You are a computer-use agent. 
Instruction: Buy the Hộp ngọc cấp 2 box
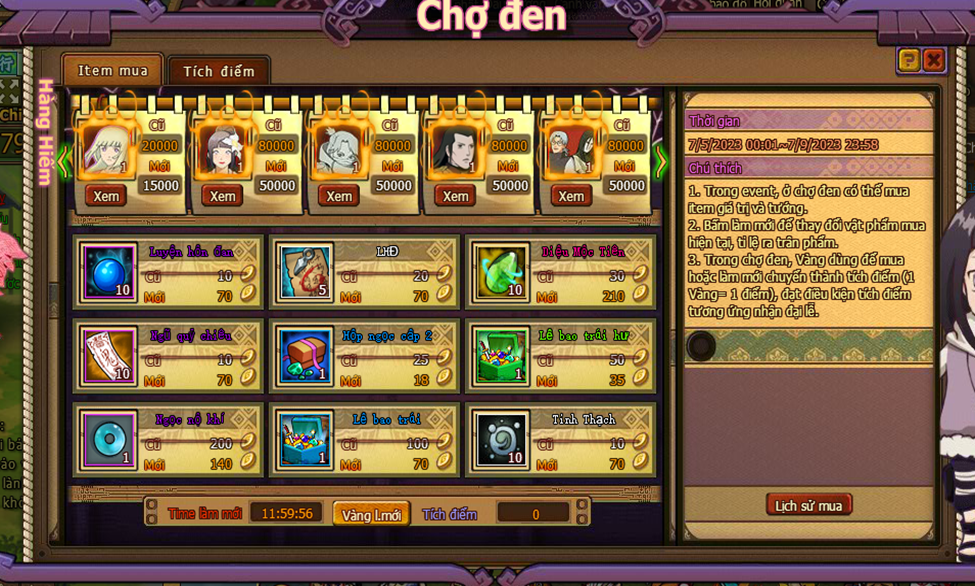(x=305, y=357)
